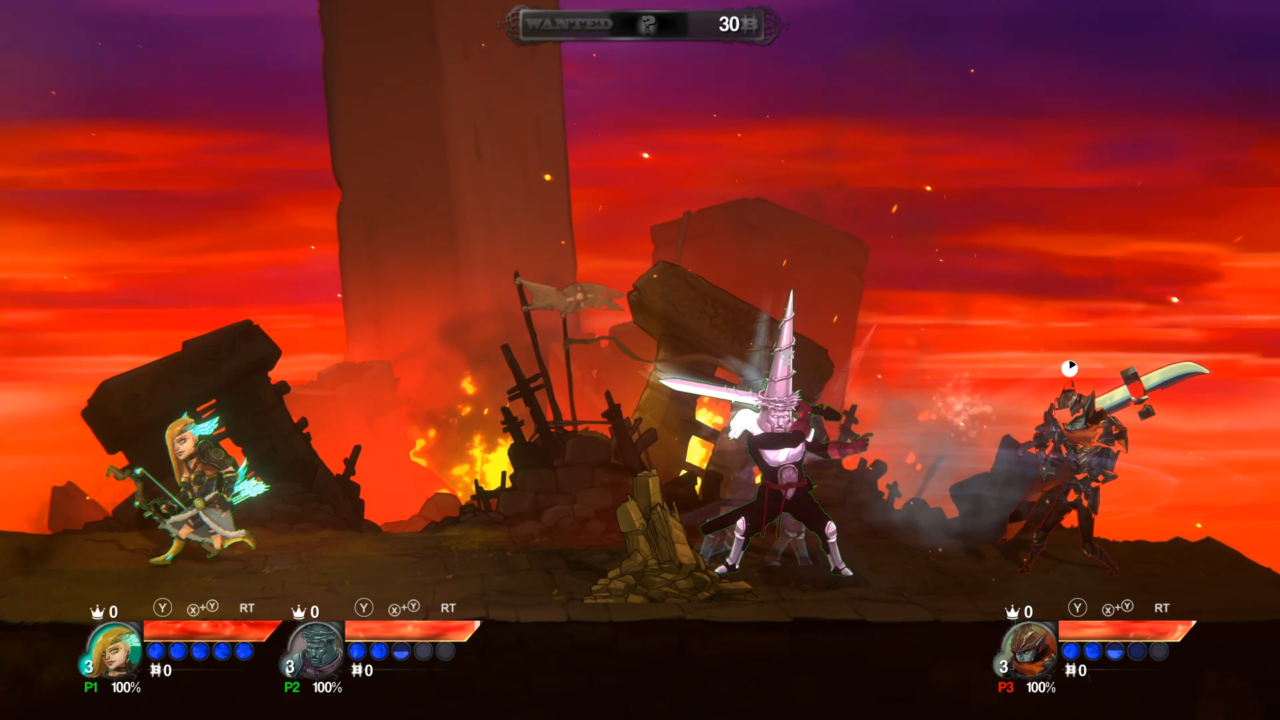Click P2's half-filled third energy orb
1280x720 pixels.
click(400, 652)
